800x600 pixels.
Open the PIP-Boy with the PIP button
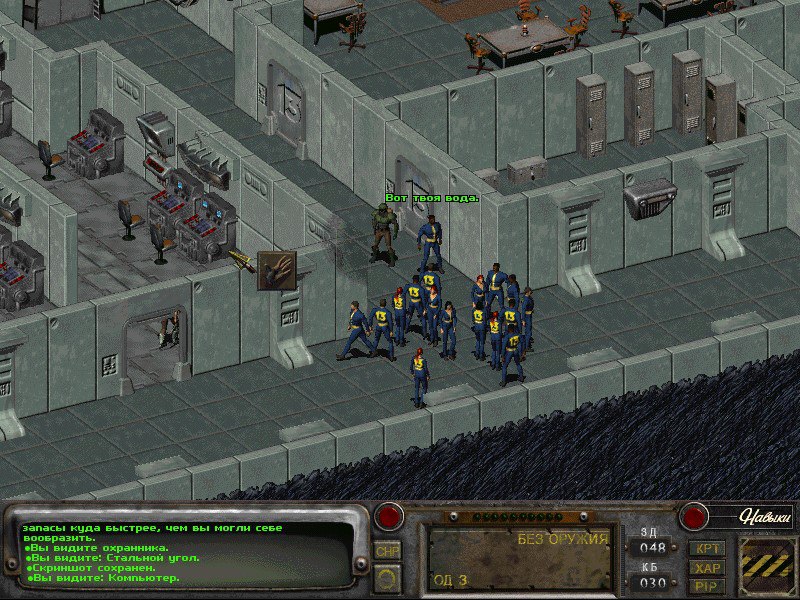pyautogui.click(x=709, y=585)
